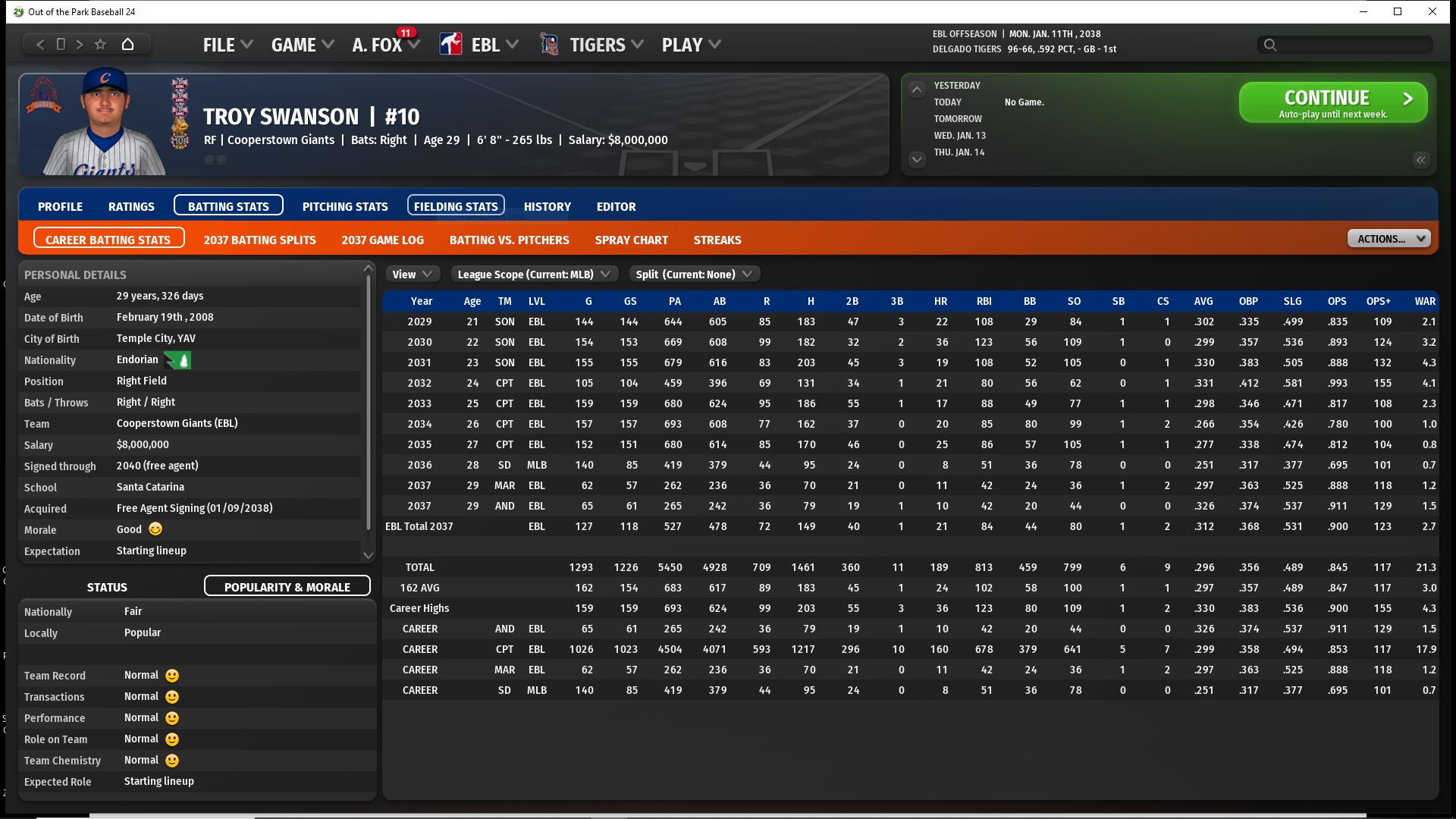The image size is (1456, 819).
Task: Expand the ACTIONS dropdown
Action: tap(1389, 239)
